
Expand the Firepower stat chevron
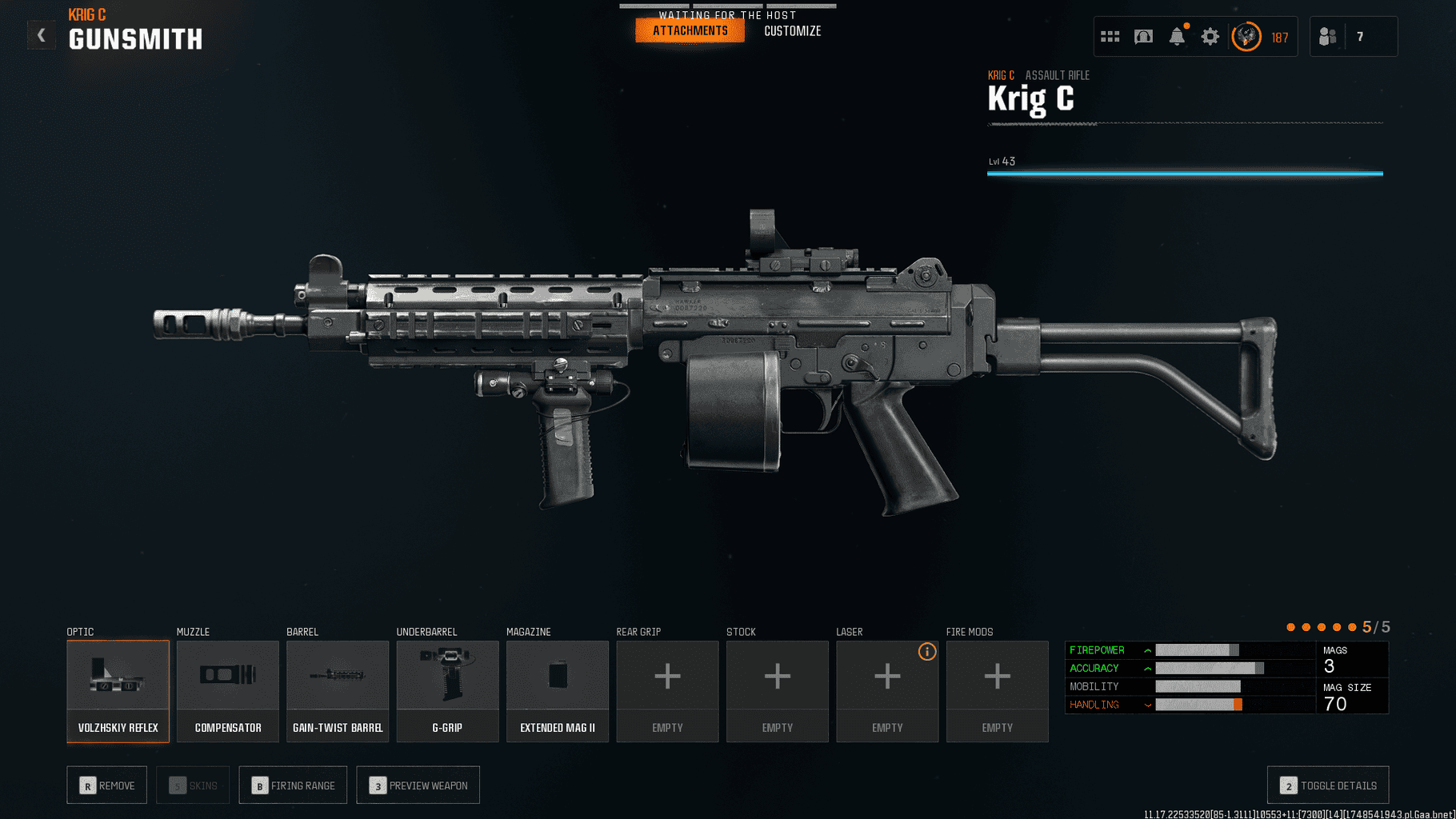click(x=1148, y=650)
